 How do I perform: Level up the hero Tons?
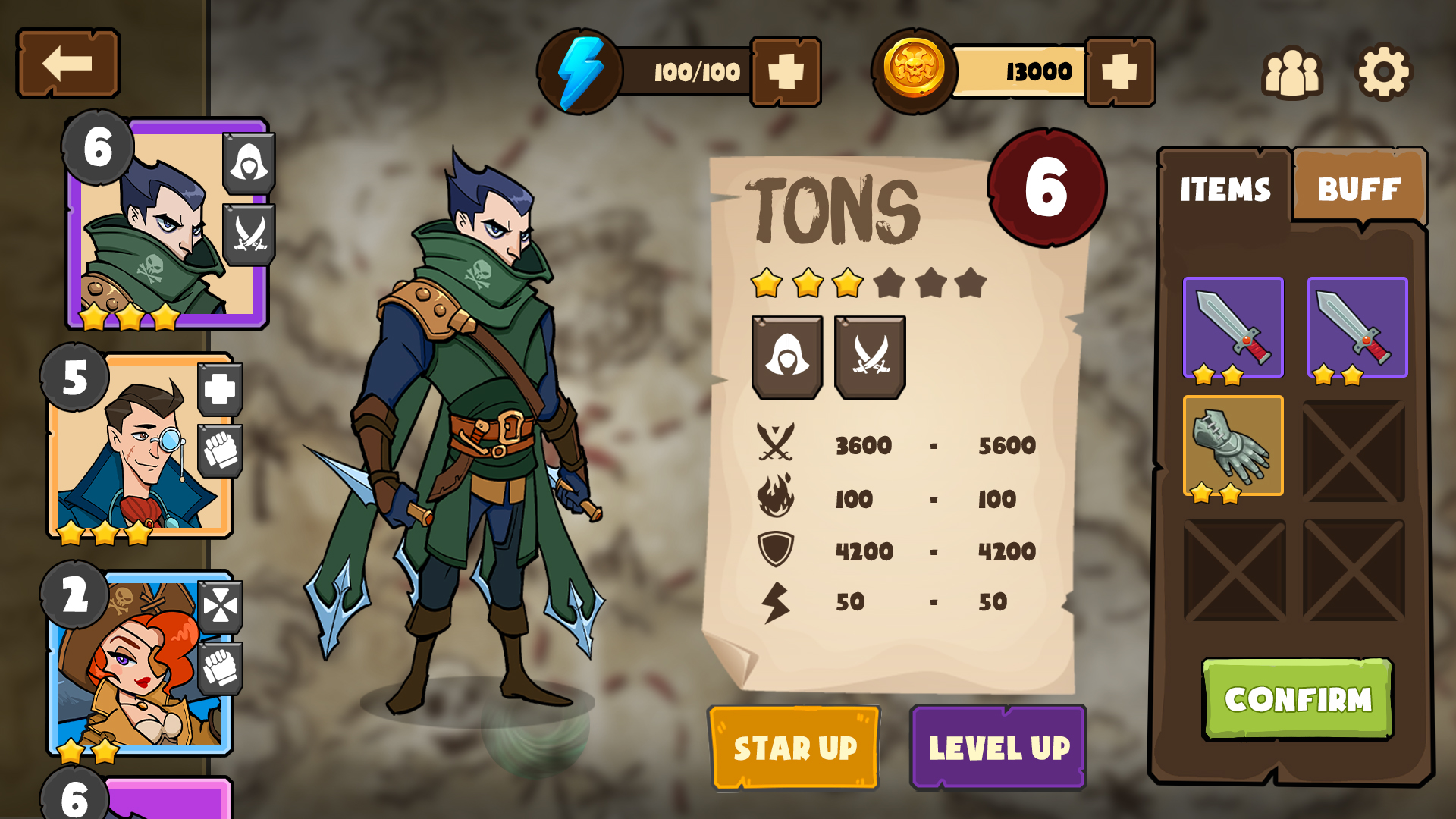pos(999,748)
